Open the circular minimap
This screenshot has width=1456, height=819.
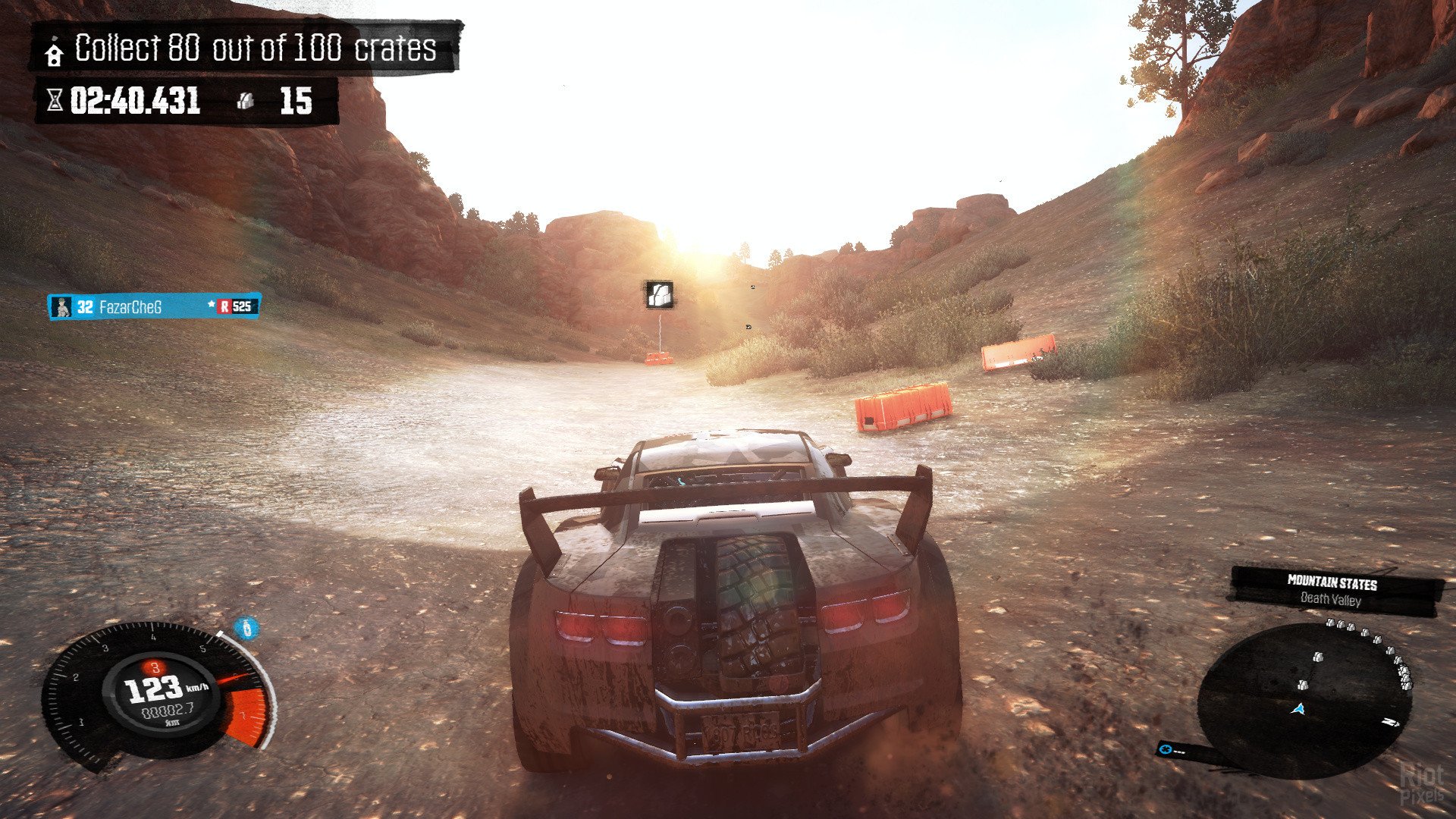(1304, 699)
